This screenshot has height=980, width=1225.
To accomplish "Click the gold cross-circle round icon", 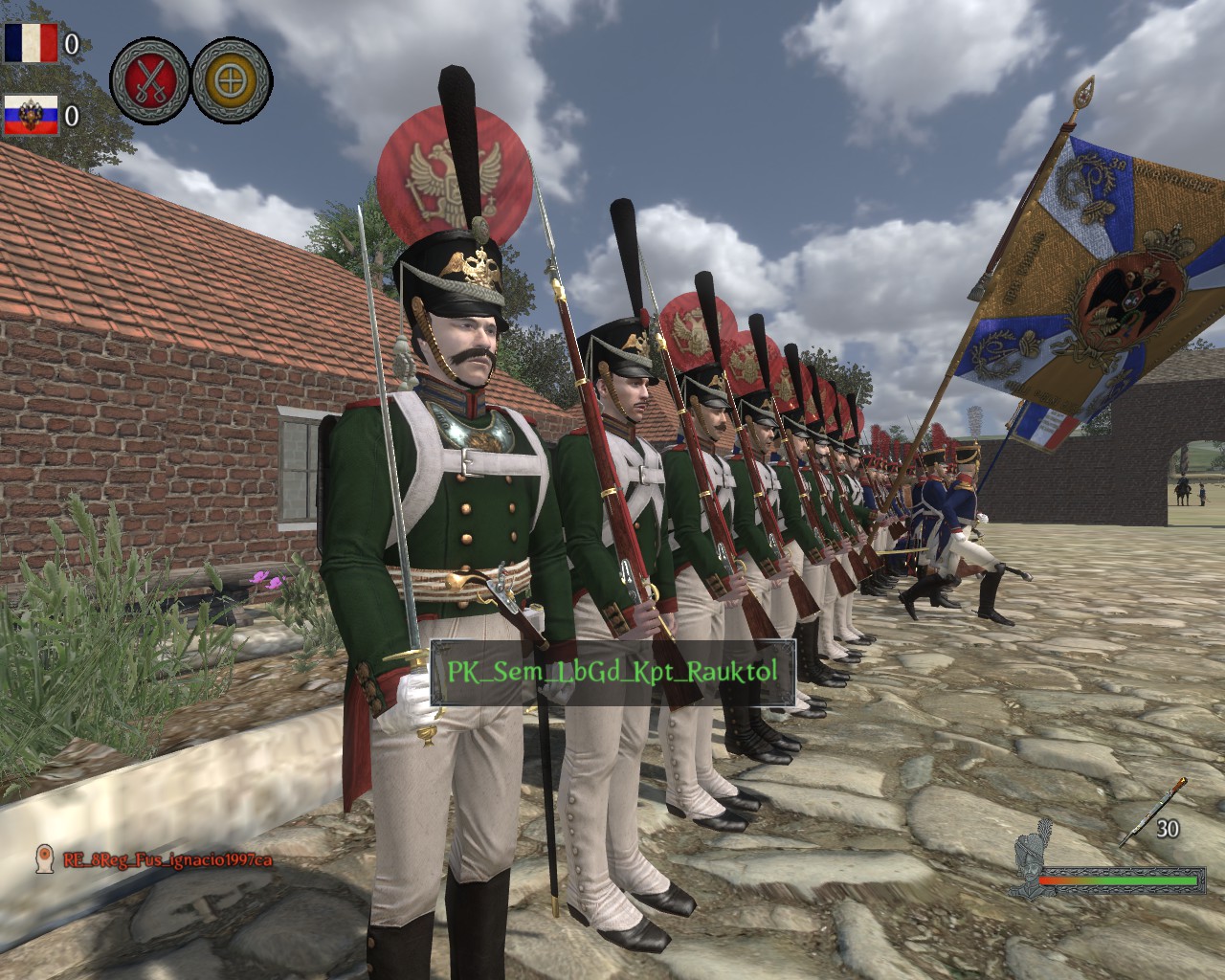I will point(232,78).
